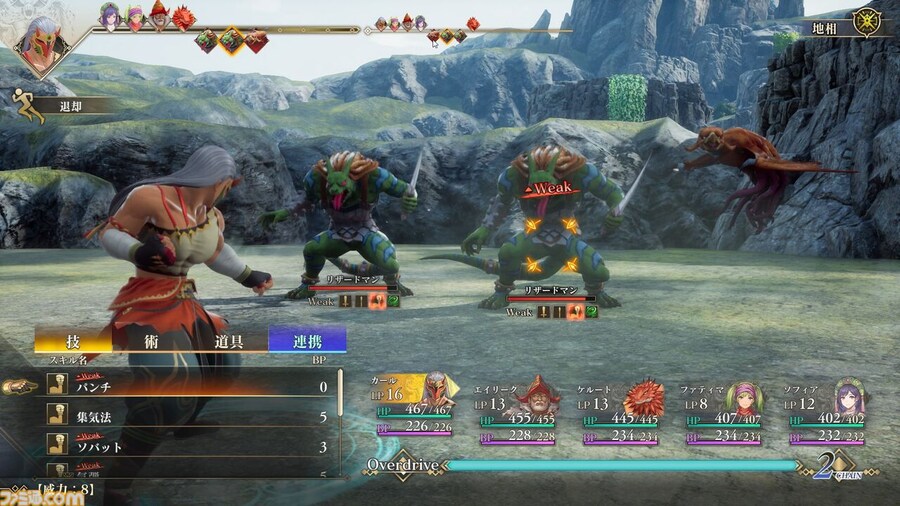
Task: Select ソフィア's party portrait
Action: click(849, 396)
